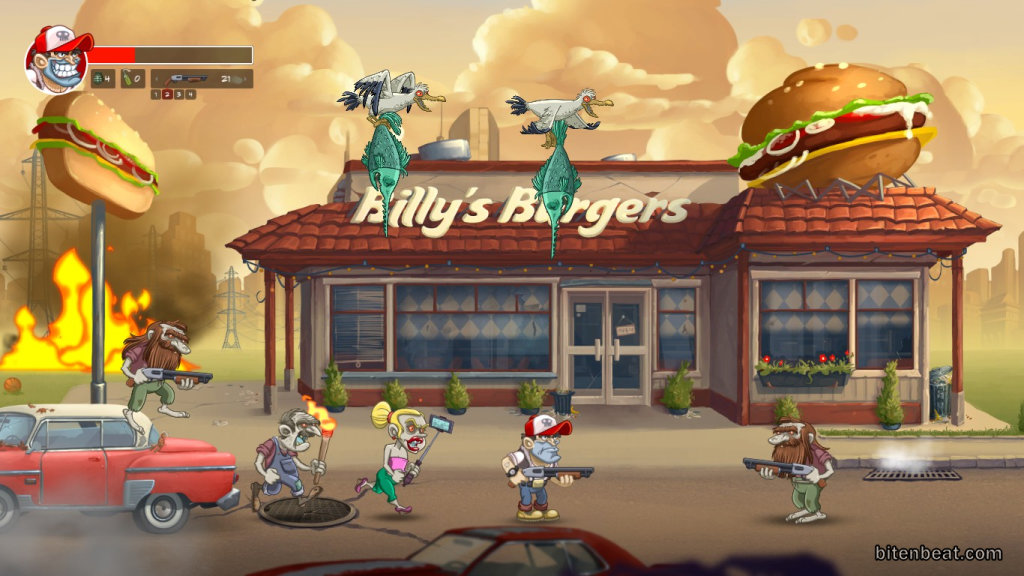This screenshot has width=1024, height=576.
Task: Switch to weapon slot 1
Action: pyautogui.click(x=156, y=94)
